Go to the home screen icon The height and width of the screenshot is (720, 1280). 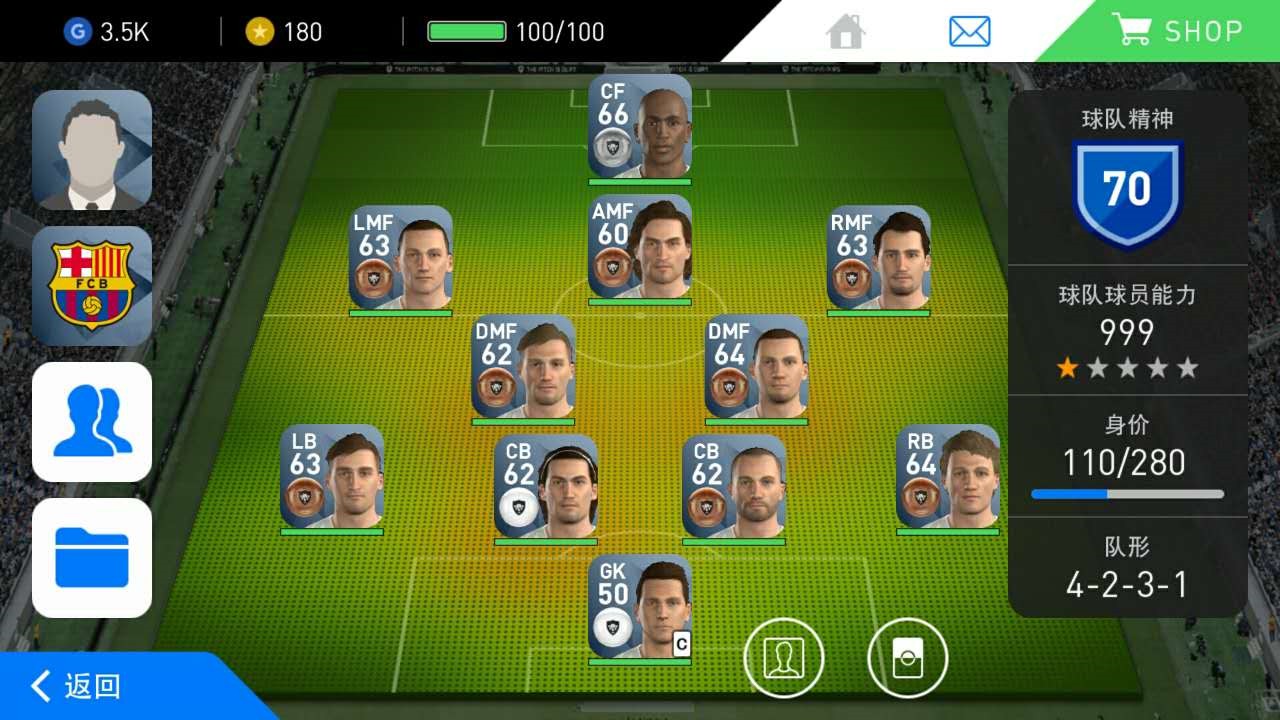click(x=846, y=32)
